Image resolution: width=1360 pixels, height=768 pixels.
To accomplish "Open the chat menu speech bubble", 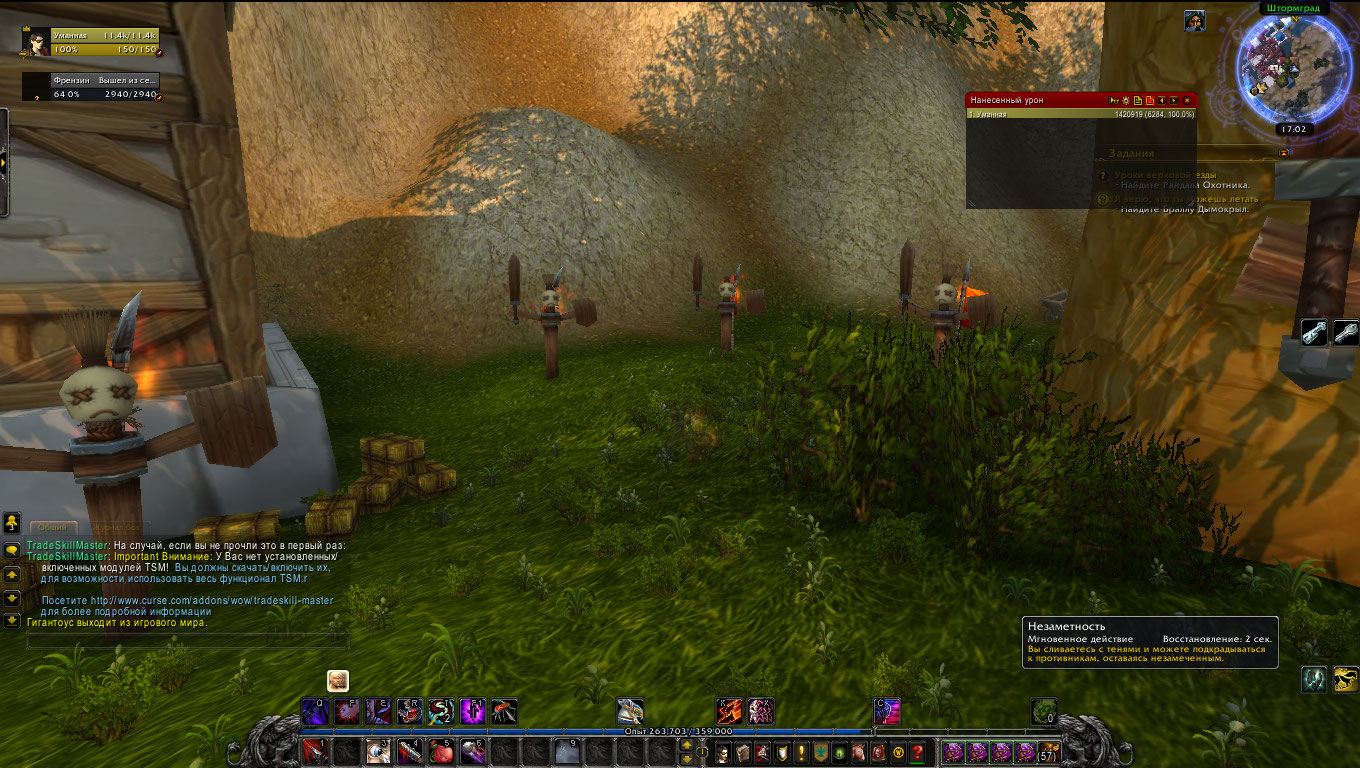I will [12, 550].
